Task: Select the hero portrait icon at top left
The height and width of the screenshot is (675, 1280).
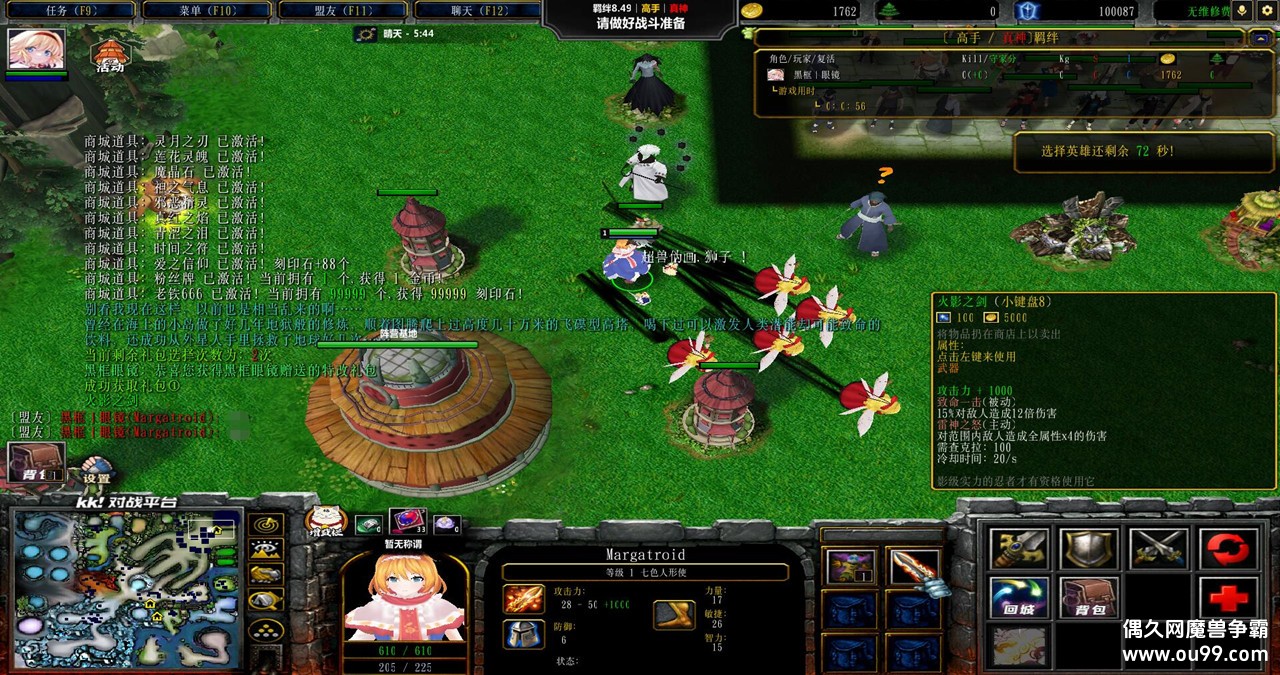Action: (37, 49)
